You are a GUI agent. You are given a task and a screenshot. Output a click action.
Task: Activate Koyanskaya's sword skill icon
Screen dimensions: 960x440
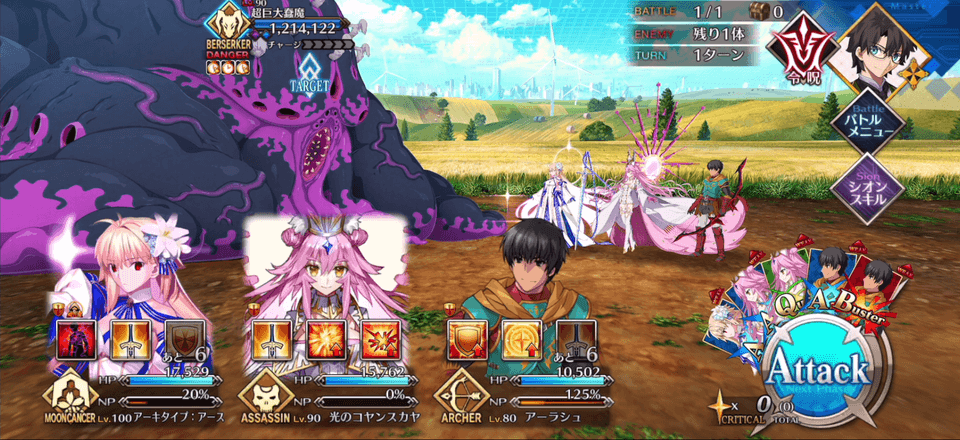tap(268, 338)
